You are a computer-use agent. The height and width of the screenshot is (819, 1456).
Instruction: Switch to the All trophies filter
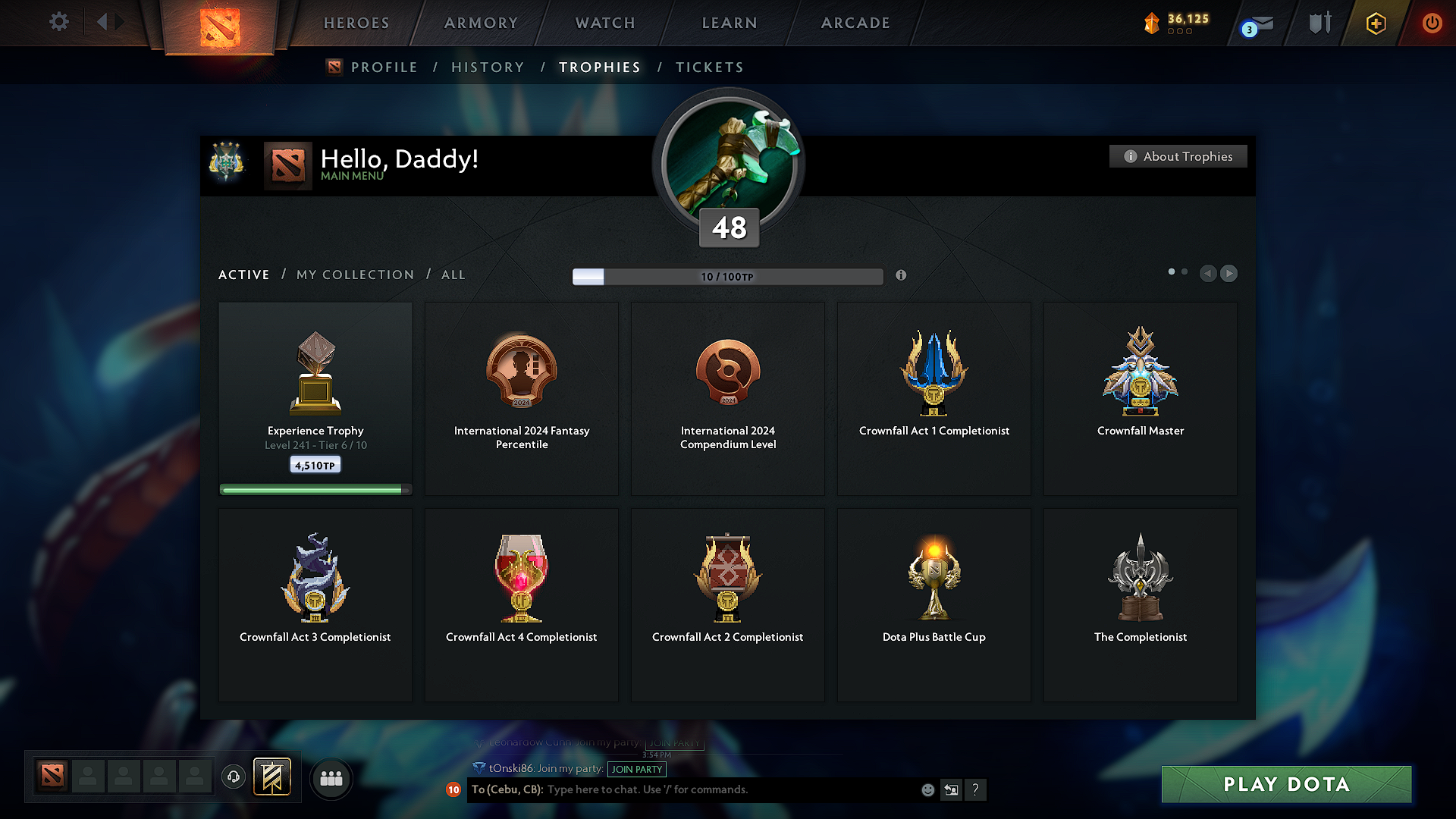coord(453,275)
